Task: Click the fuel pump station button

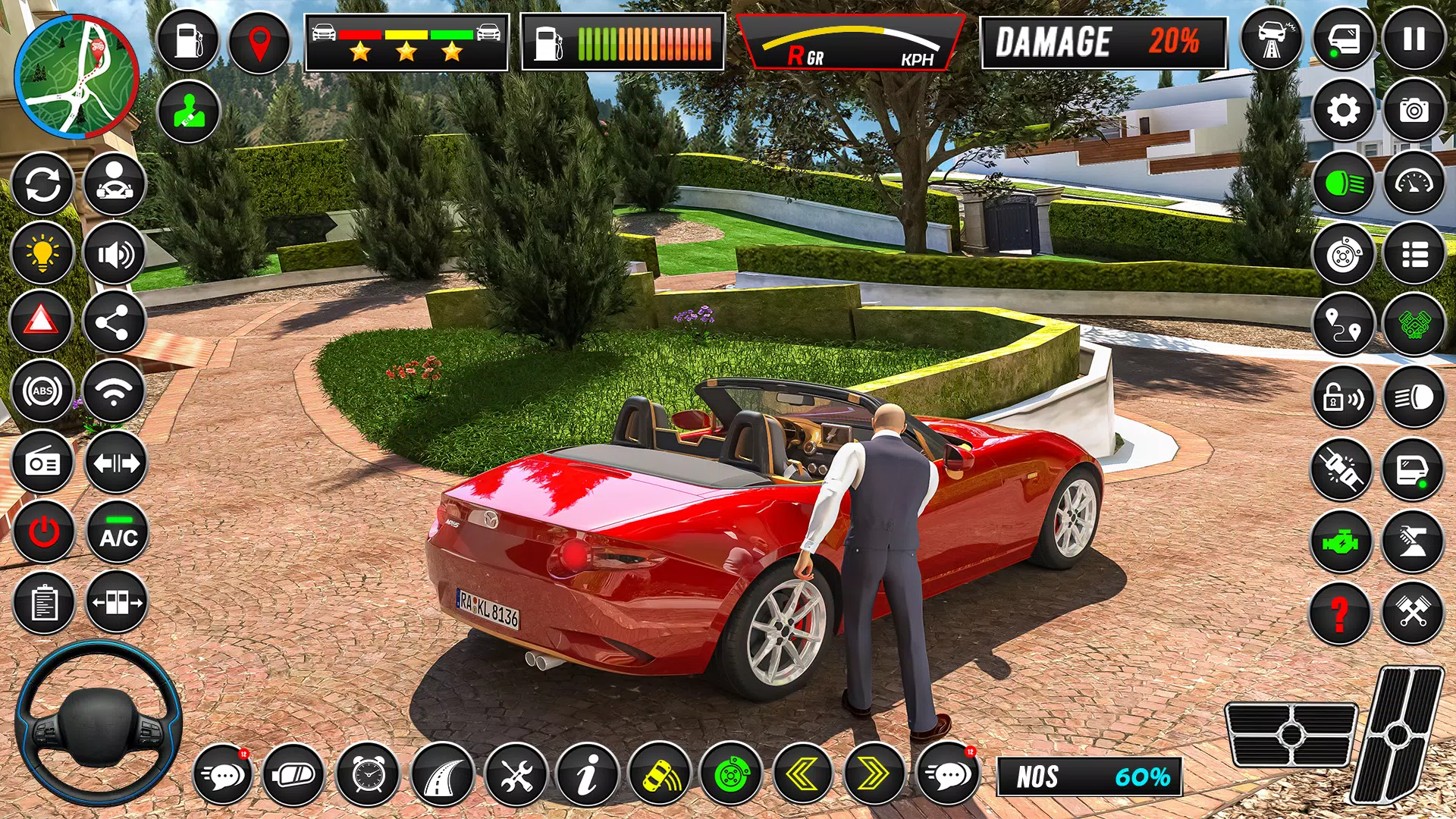Action: coord(187,41)
